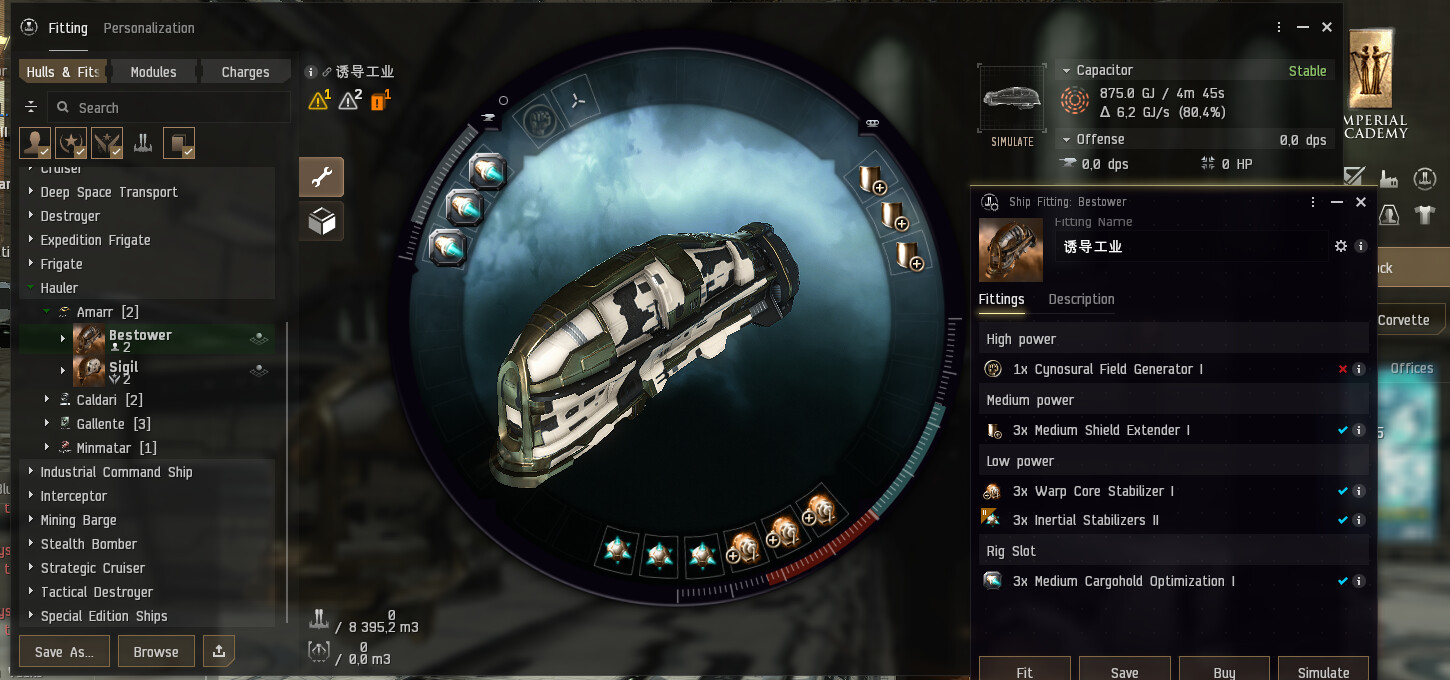Screen dimensions: 1450x680
Task: Switch to the Personalization tab
Action: click(x=149, y=28)
